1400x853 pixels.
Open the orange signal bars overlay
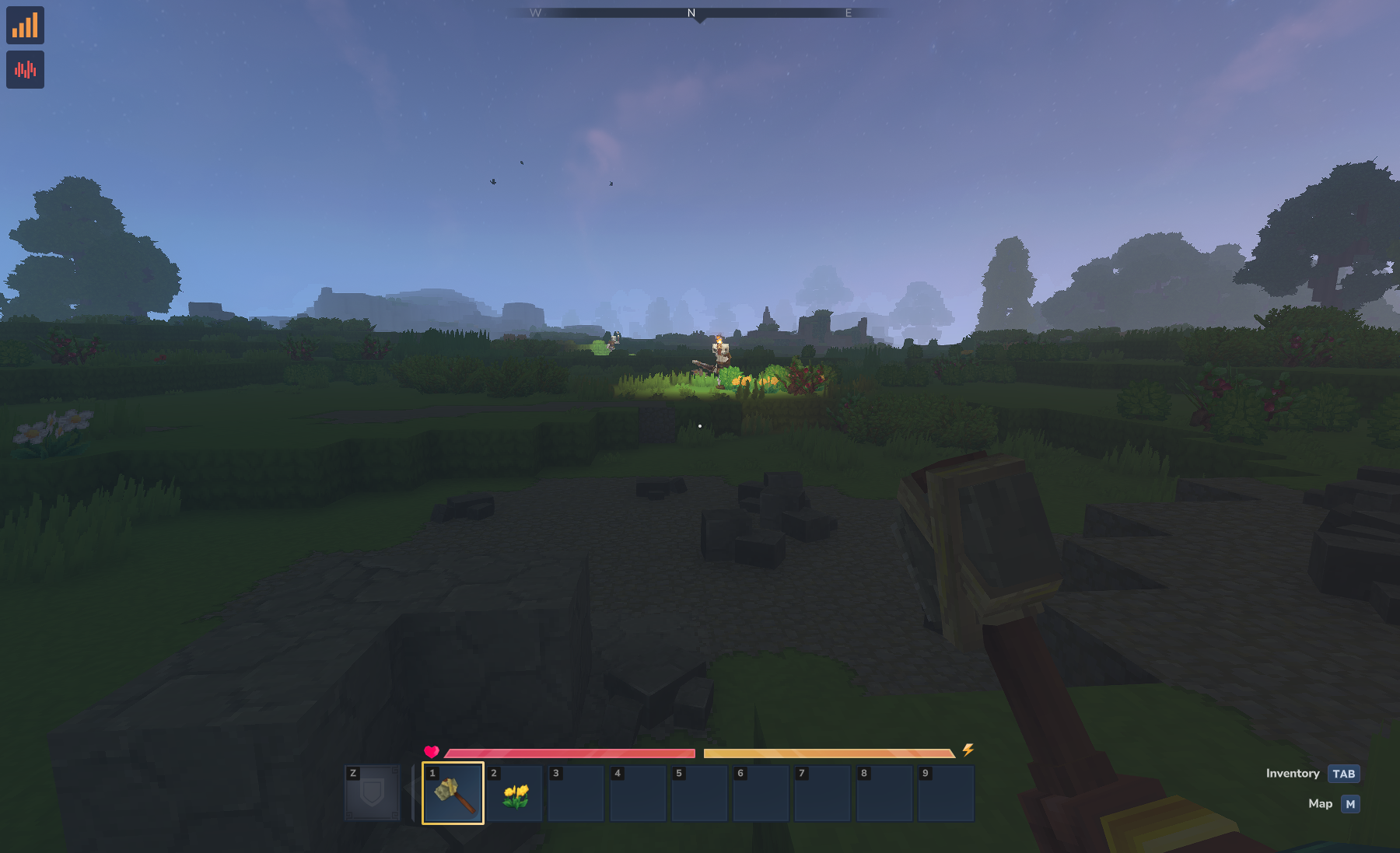tap(25, 26)
